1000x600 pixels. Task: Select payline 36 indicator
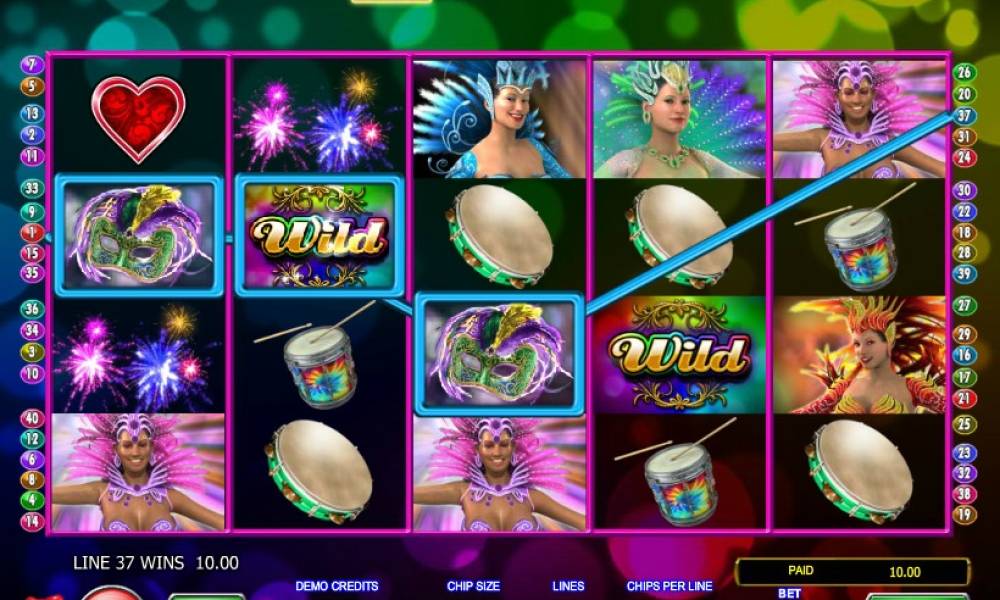pyautogui.click(x=32, y=310)
